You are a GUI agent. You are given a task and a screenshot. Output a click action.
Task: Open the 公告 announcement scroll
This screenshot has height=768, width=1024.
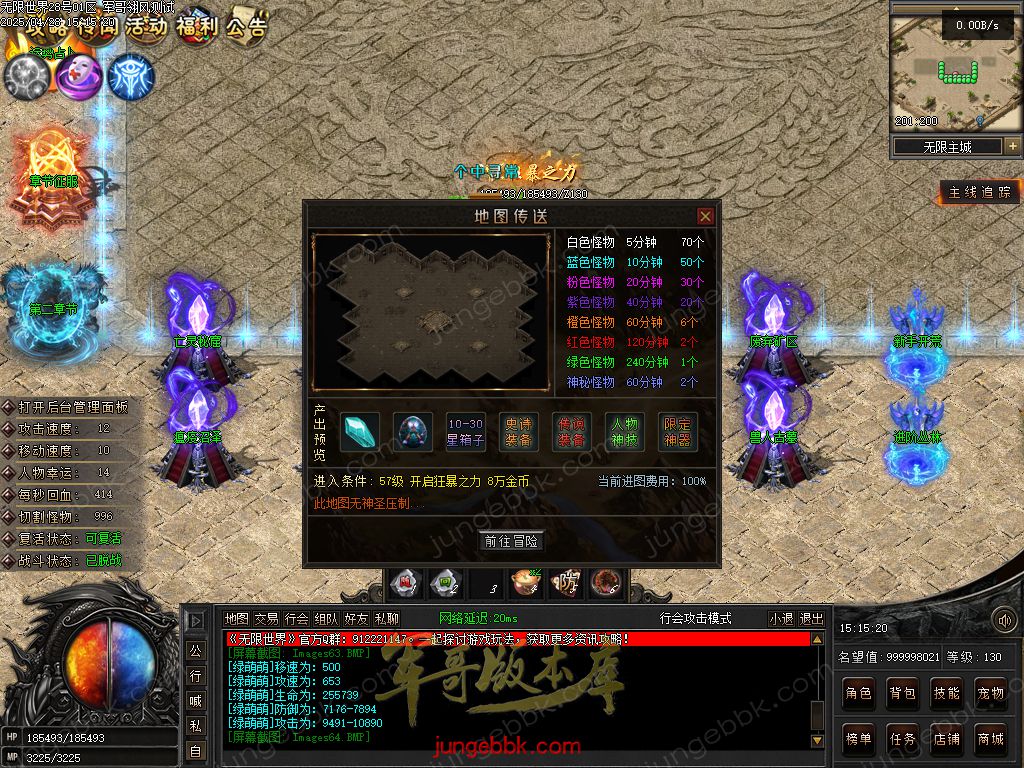(x=246, y=27)
